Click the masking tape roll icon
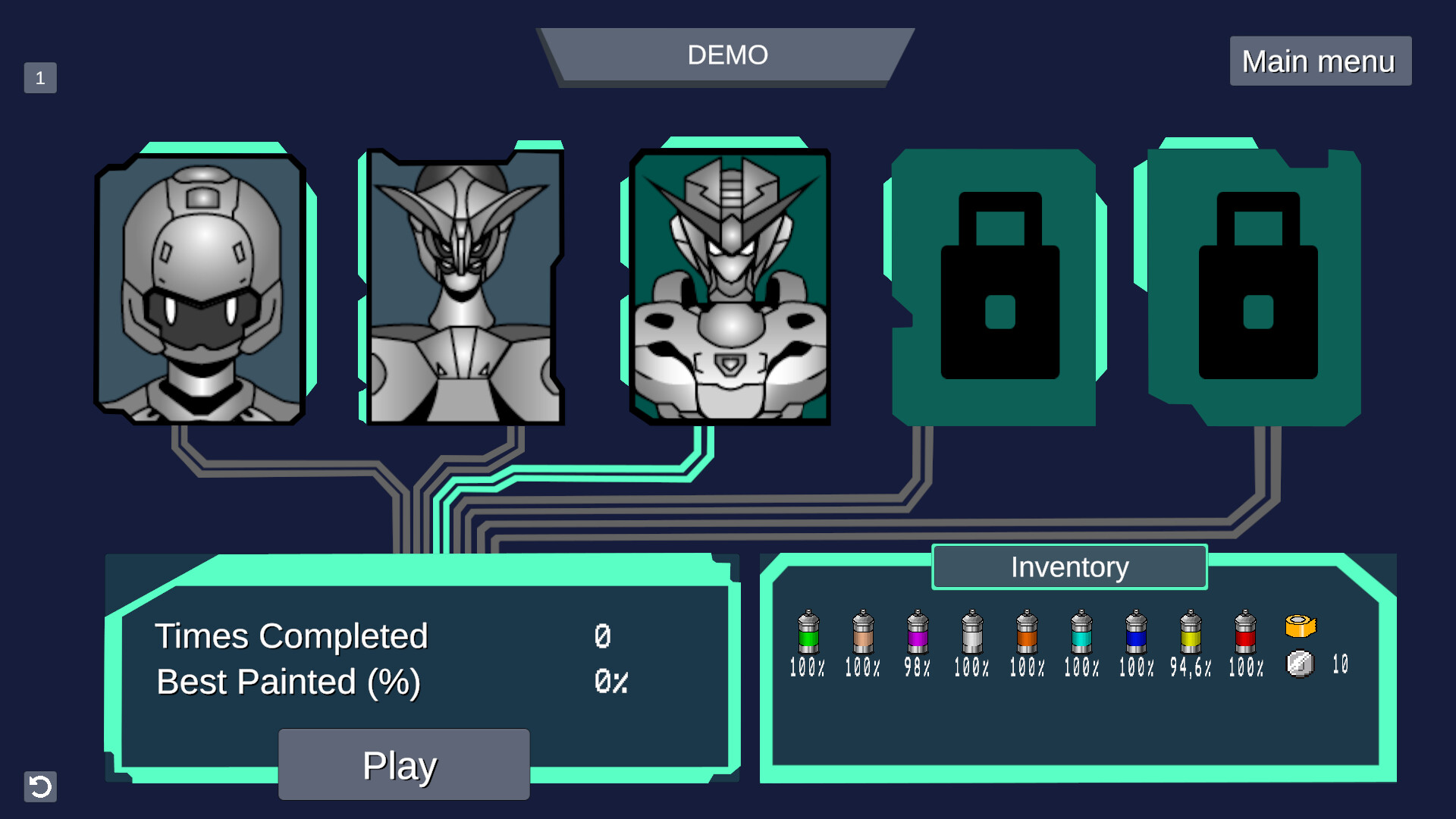 pos(1300,626)
